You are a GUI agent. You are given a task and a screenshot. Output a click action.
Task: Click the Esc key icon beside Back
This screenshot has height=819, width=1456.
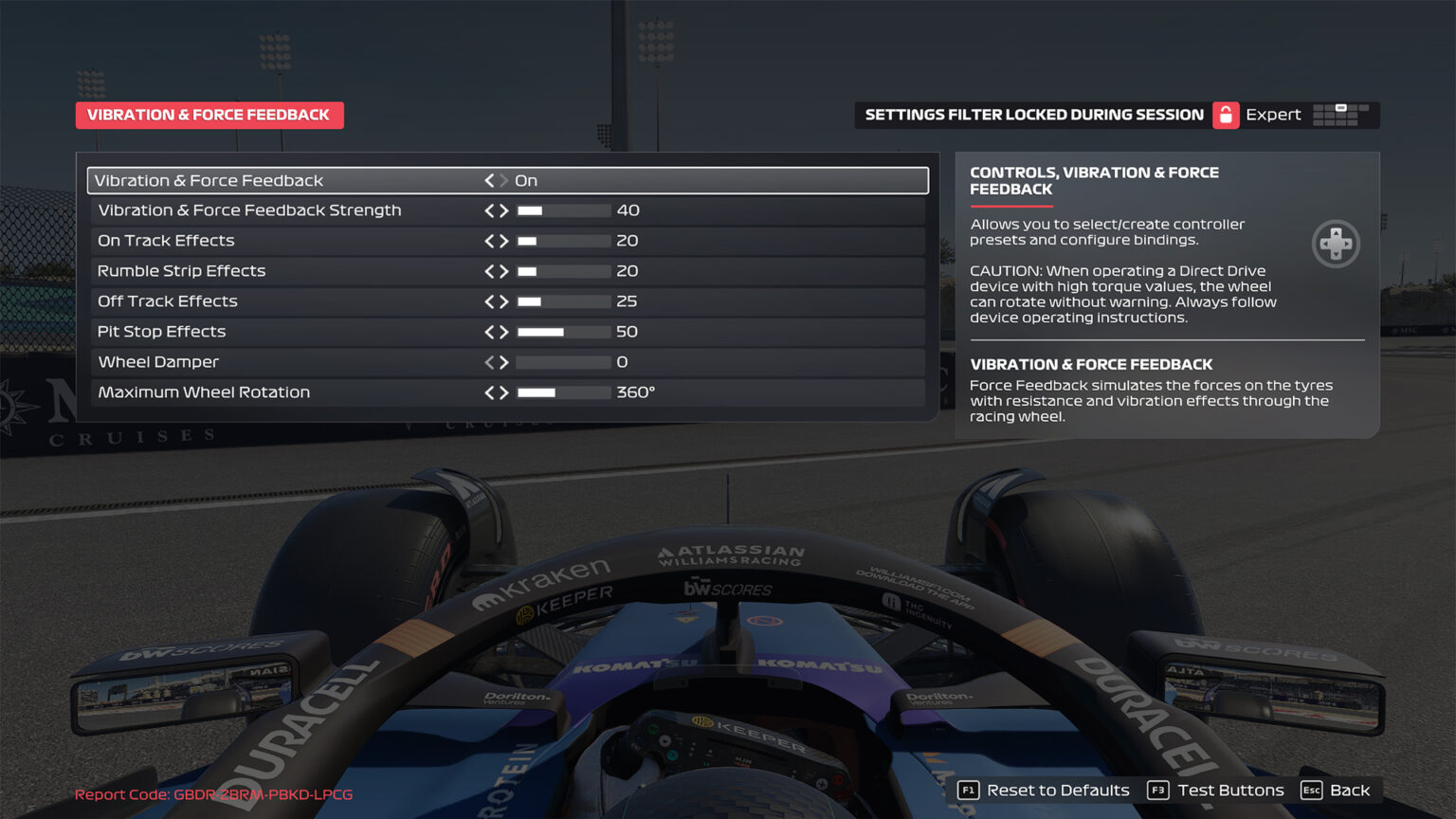[x=1313, y=790]
